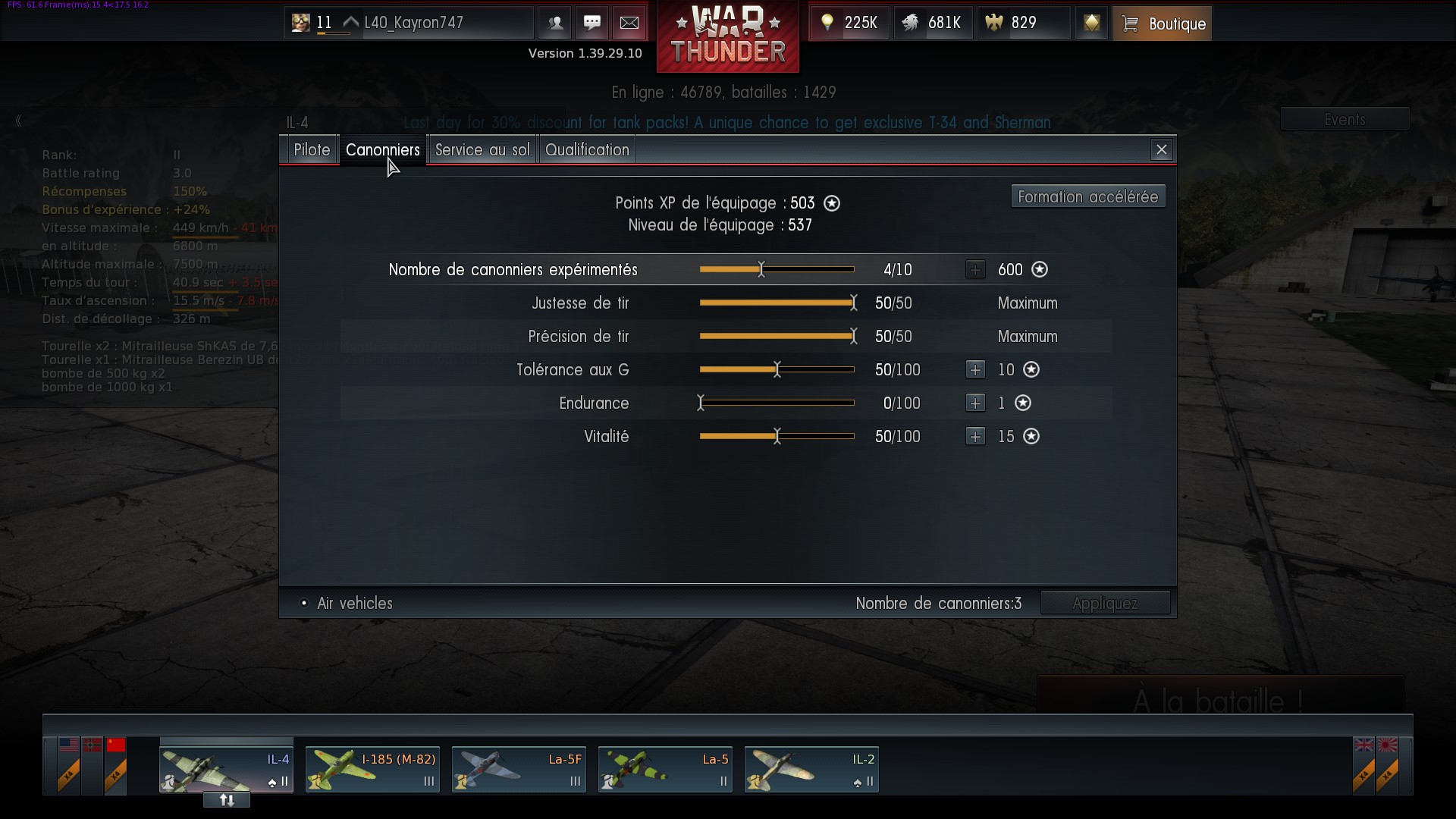This screenshot has height=819, width=1456.
Task: Switch to the Pilote tab
Action: 312,150
